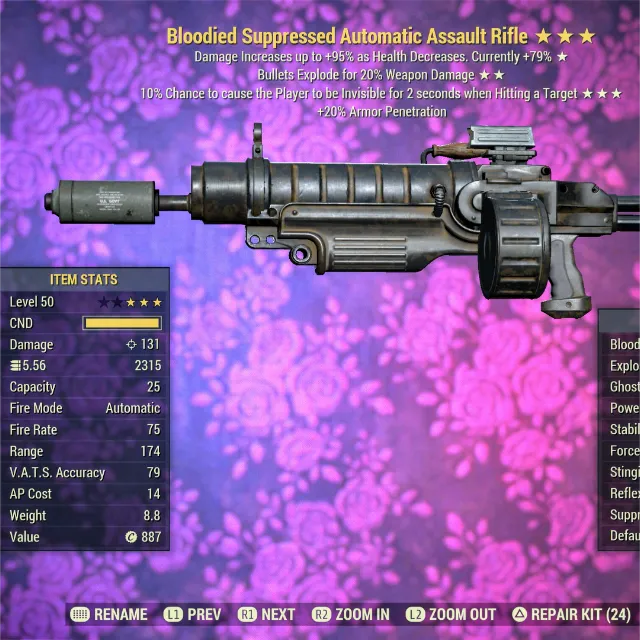Show the Next item
640x640 pixels.
[x=267, y=615]
